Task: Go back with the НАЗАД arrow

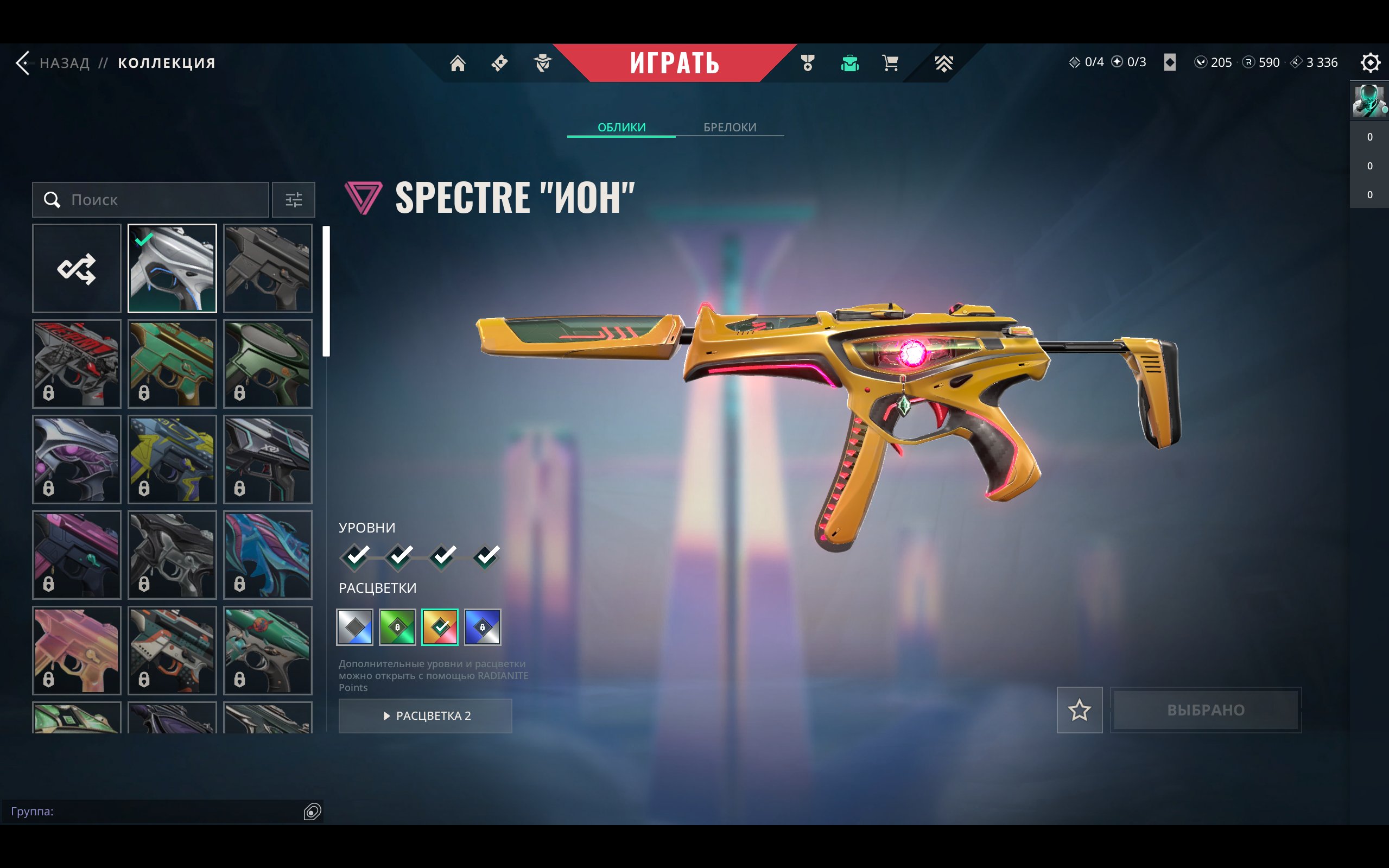Action: pyautogui.click(x=23, y=62)
